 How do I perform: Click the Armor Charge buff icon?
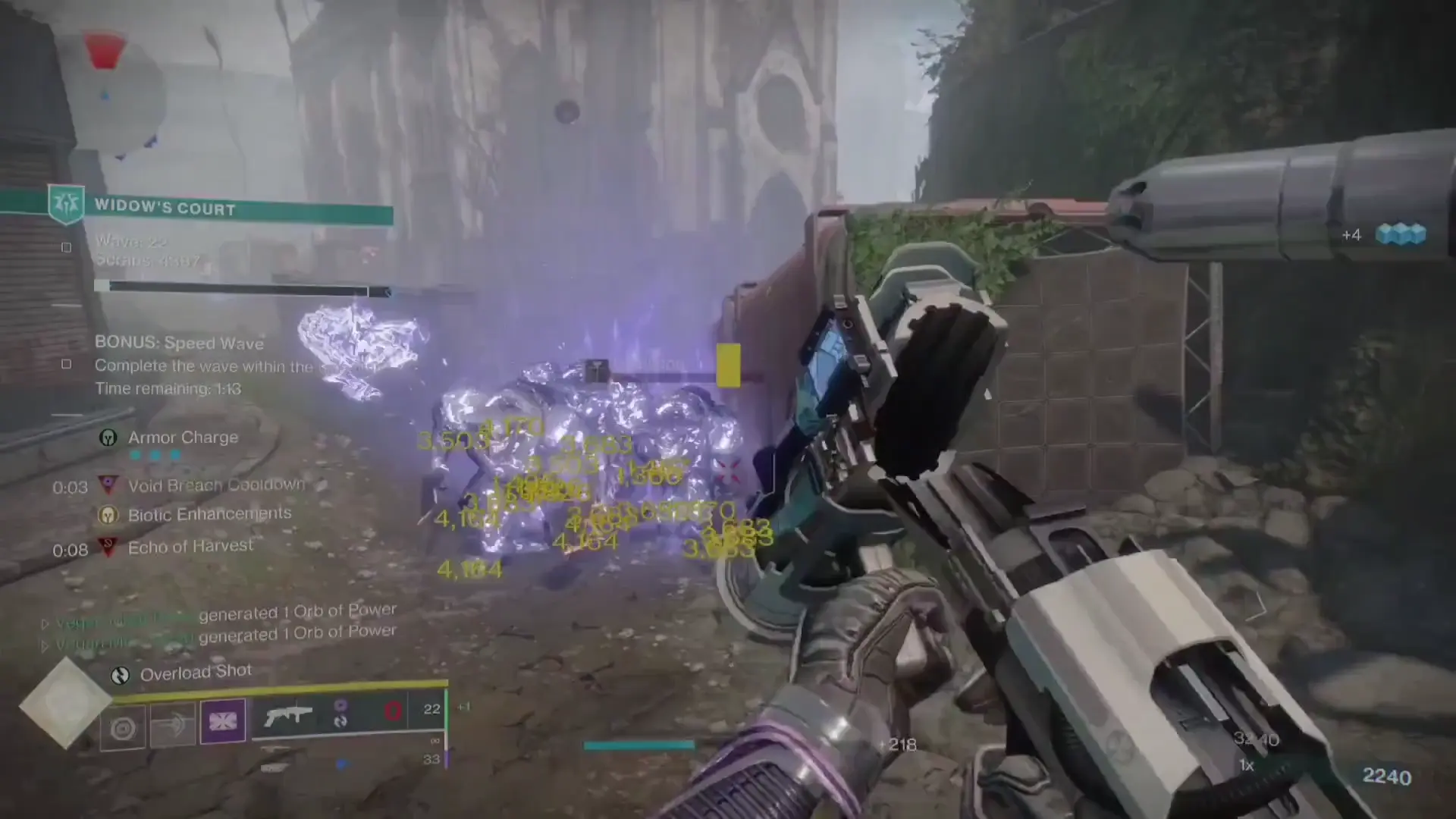tap(109, 437)
